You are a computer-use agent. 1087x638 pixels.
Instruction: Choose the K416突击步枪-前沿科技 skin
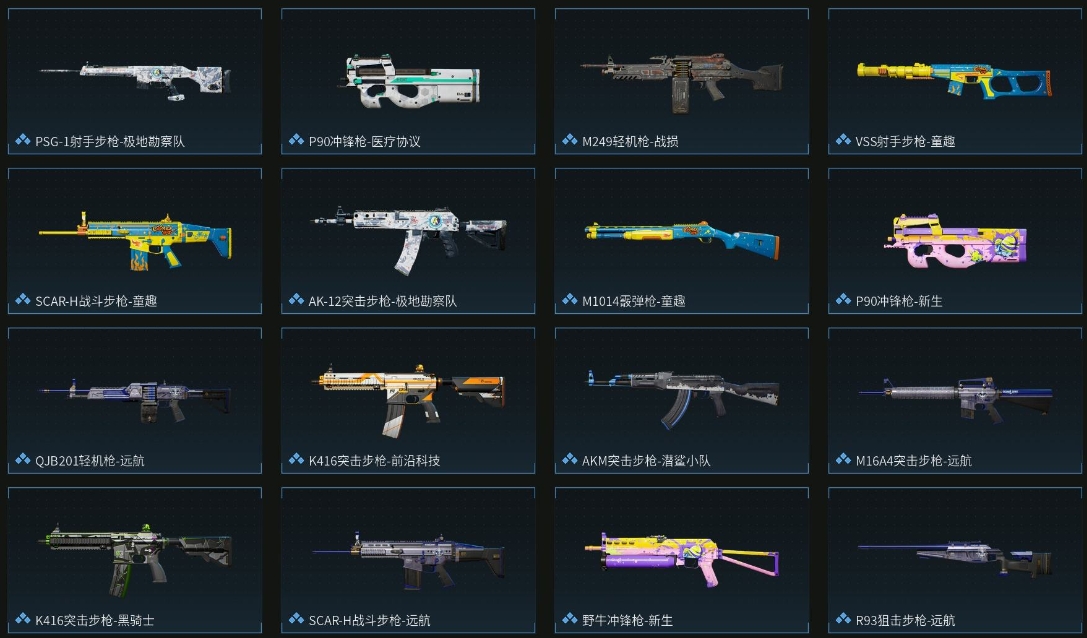(408, 400)
